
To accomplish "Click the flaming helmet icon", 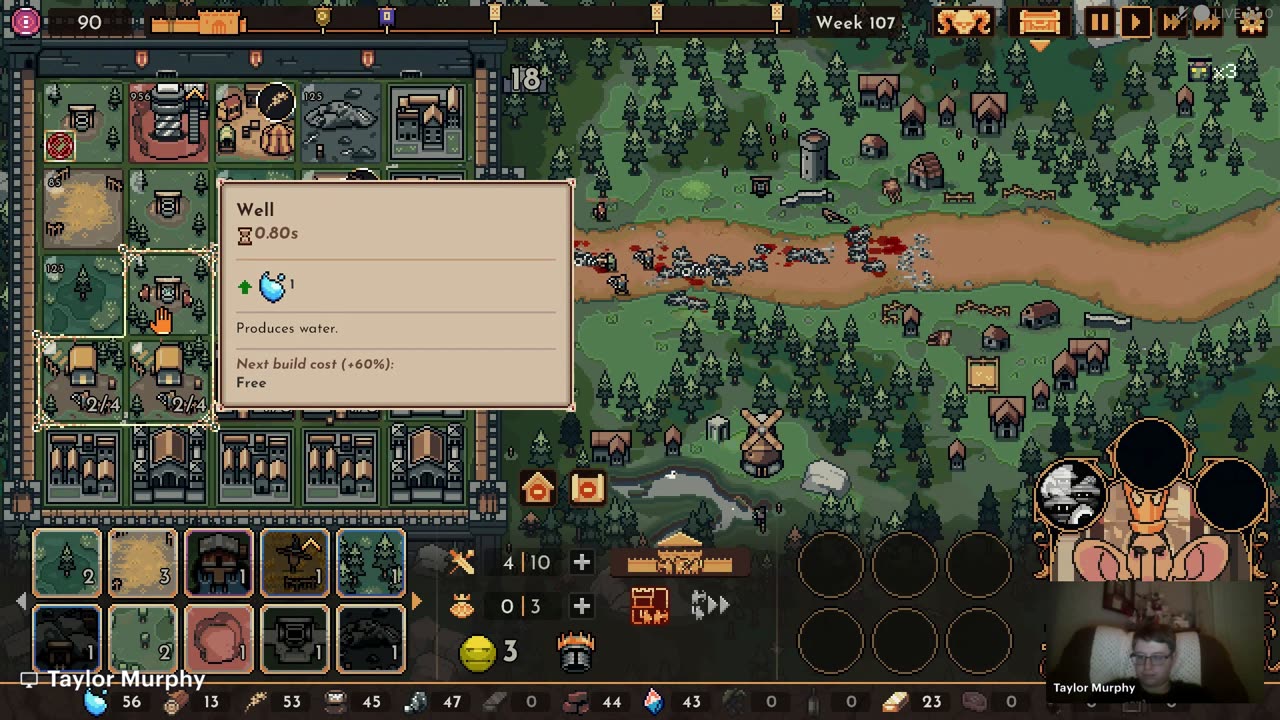I will (x=576, y=651).
